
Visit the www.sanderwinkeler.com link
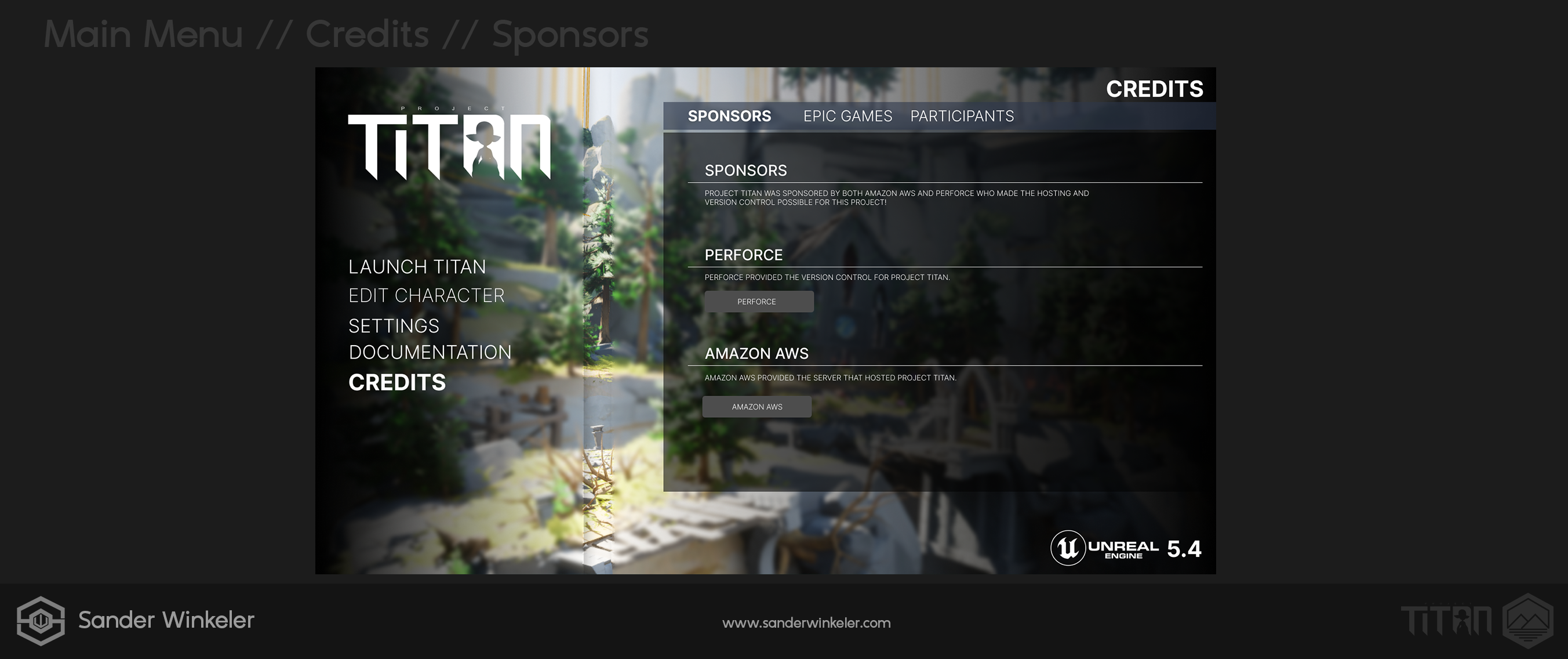[806, 622]
